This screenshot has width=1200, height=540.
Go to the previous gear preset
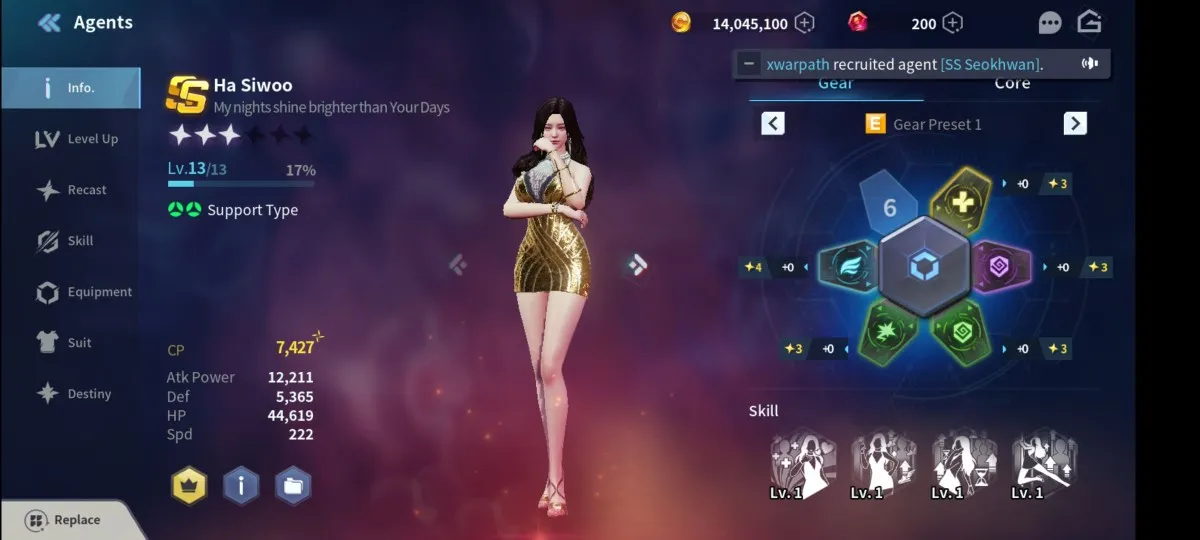click(x=773, y=123)
